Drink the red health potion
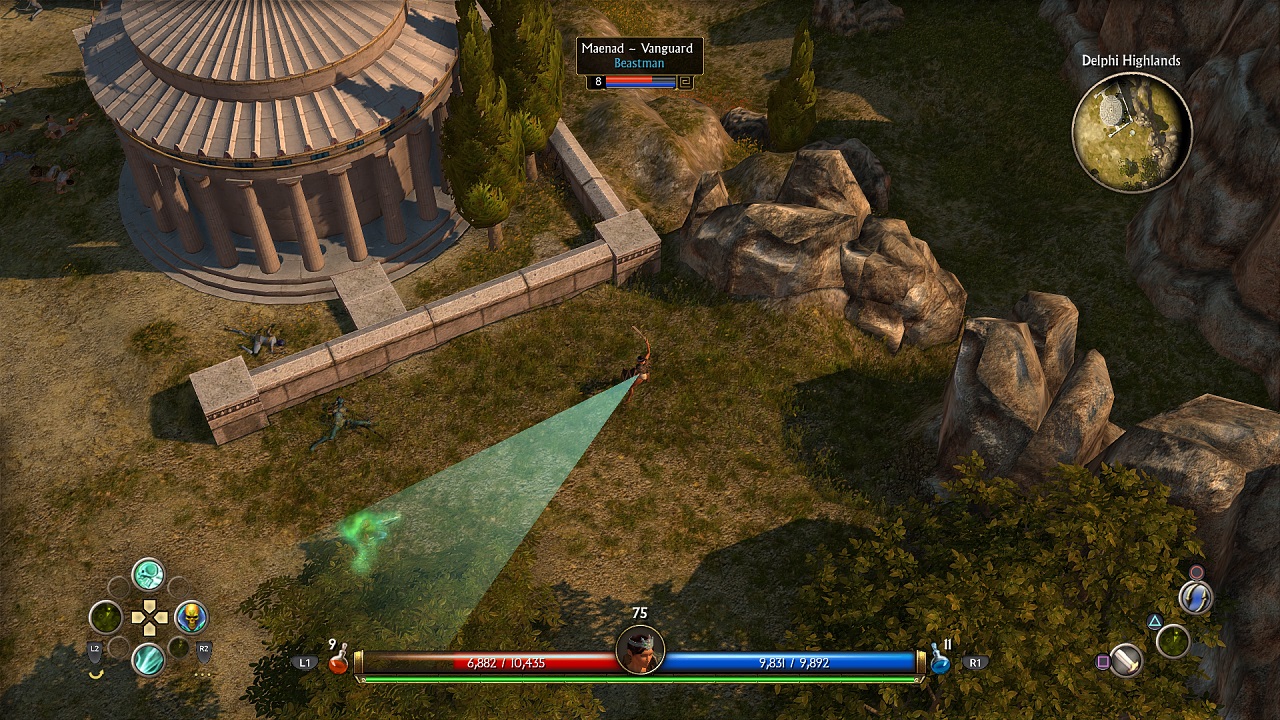 338,661
